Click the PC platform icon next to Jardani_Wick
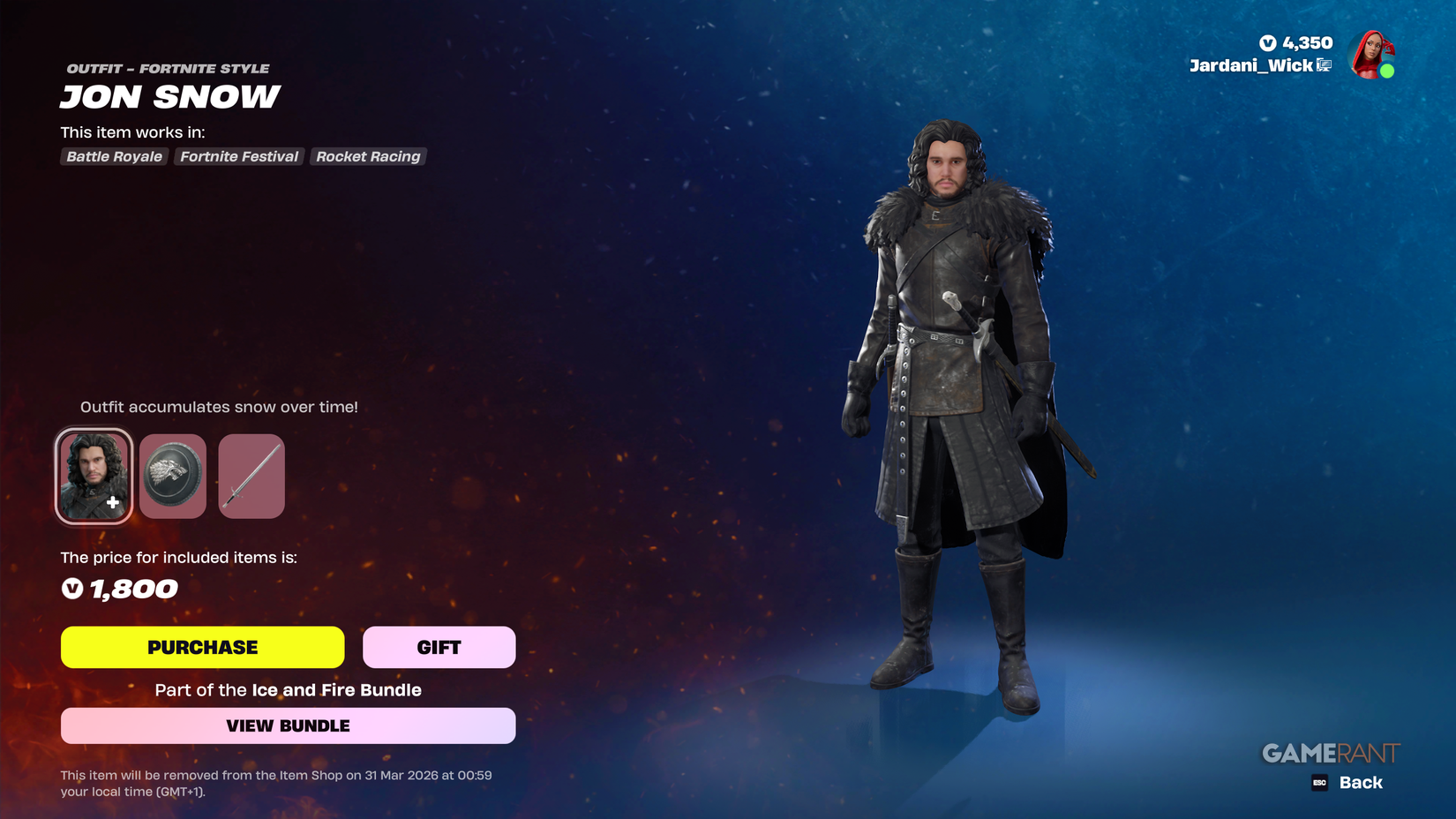Image resolution: width=1456 pixels, height=819 pixels. 1324,65
